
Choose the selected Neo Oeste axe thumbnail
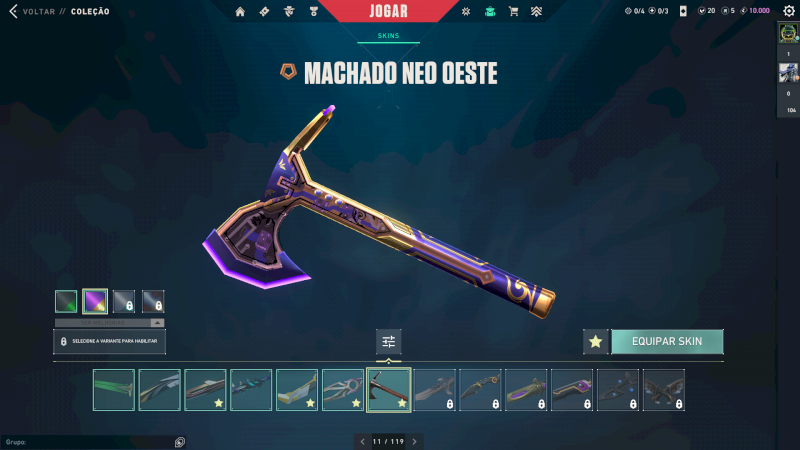click(x=389, y=390)
